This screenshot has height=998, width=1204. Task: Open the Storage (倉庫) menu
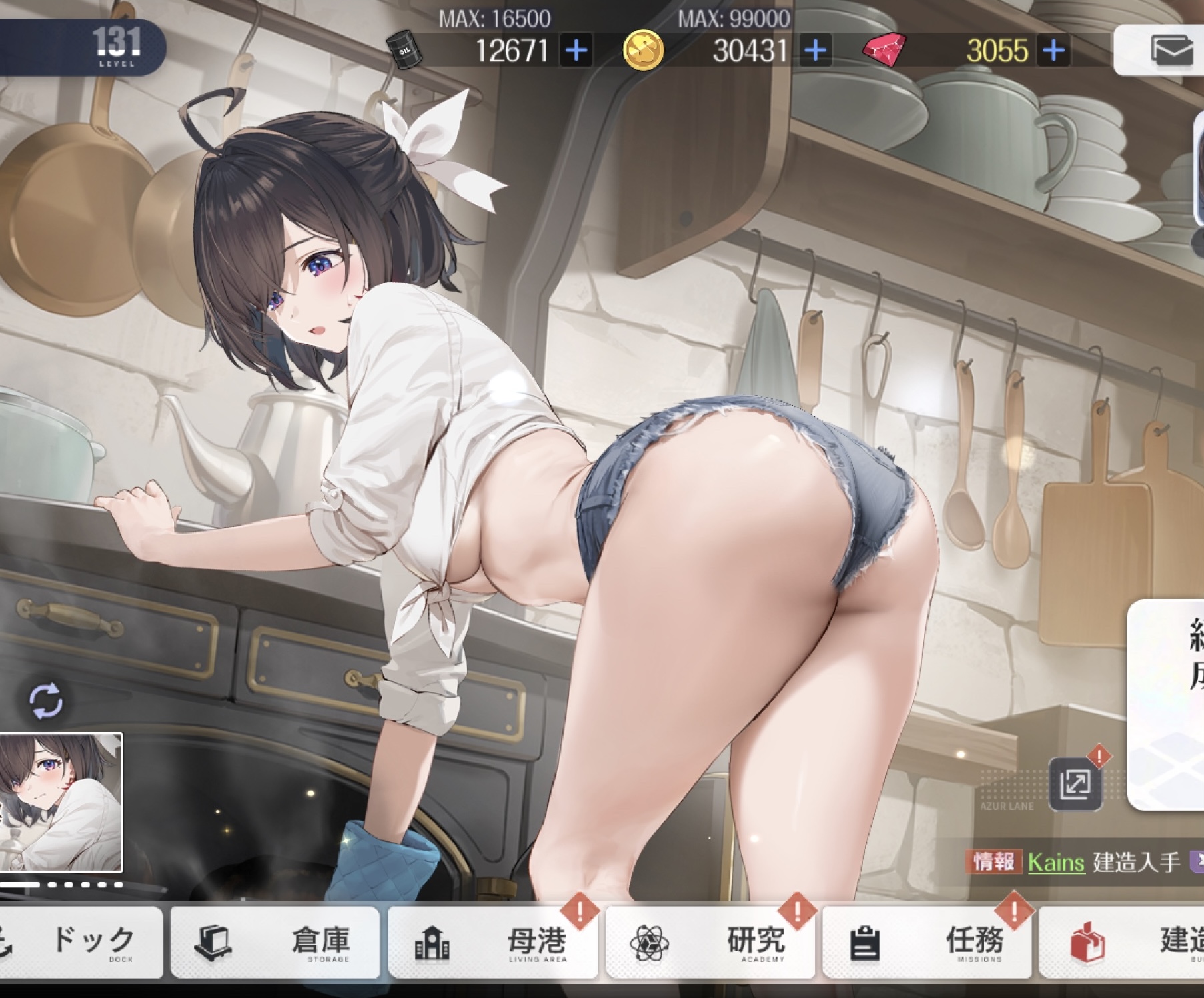pyautogui.click(x=275, y=941)
